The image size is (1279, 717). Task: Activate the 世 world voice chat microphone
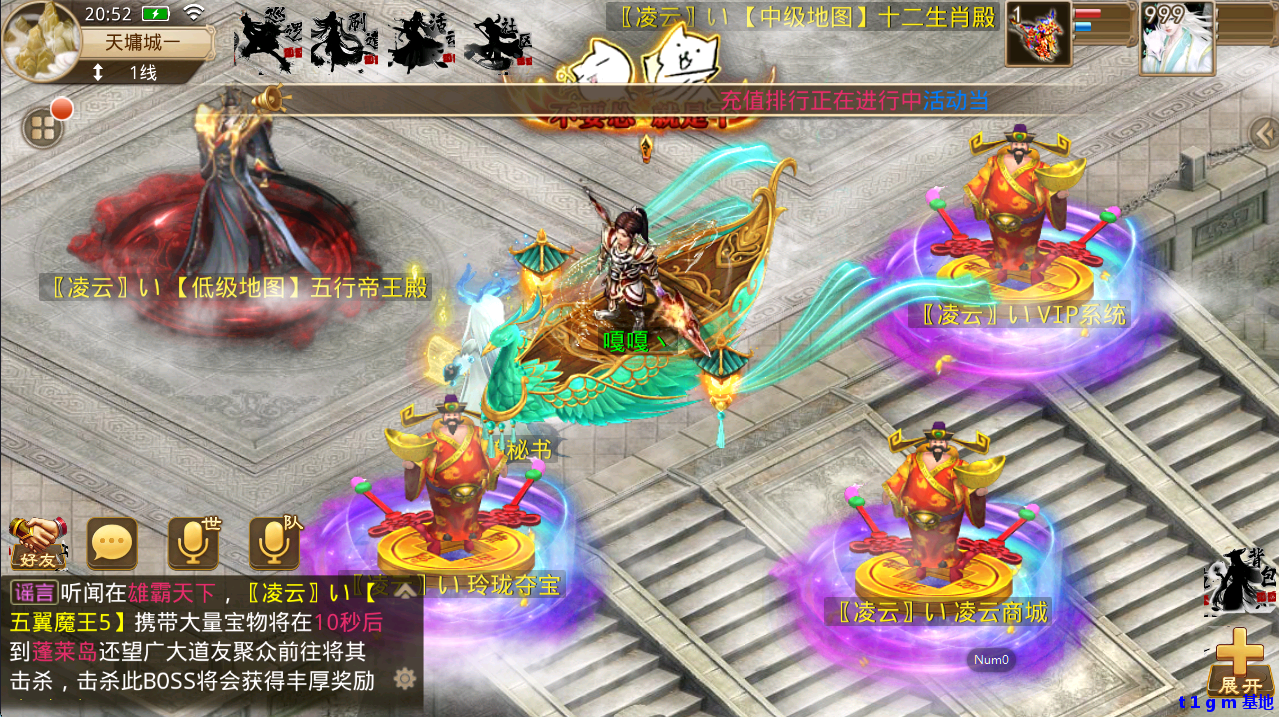click(x=193, y=544)
